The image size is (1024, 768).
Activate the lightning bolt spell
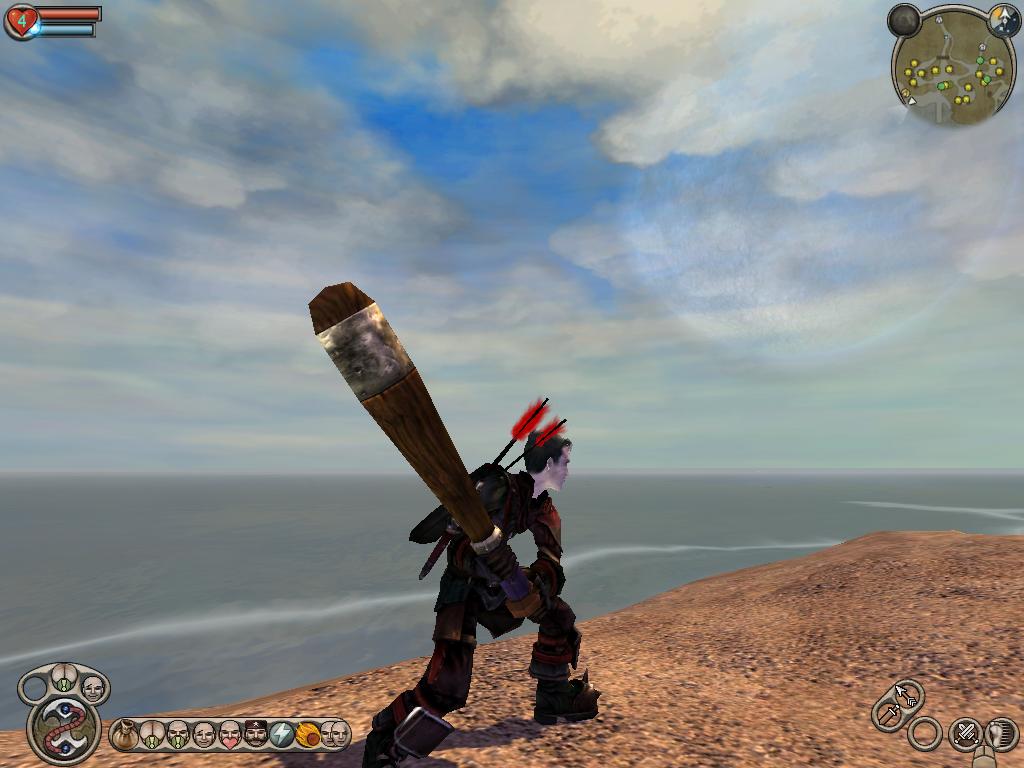click(x=282, y=735)
